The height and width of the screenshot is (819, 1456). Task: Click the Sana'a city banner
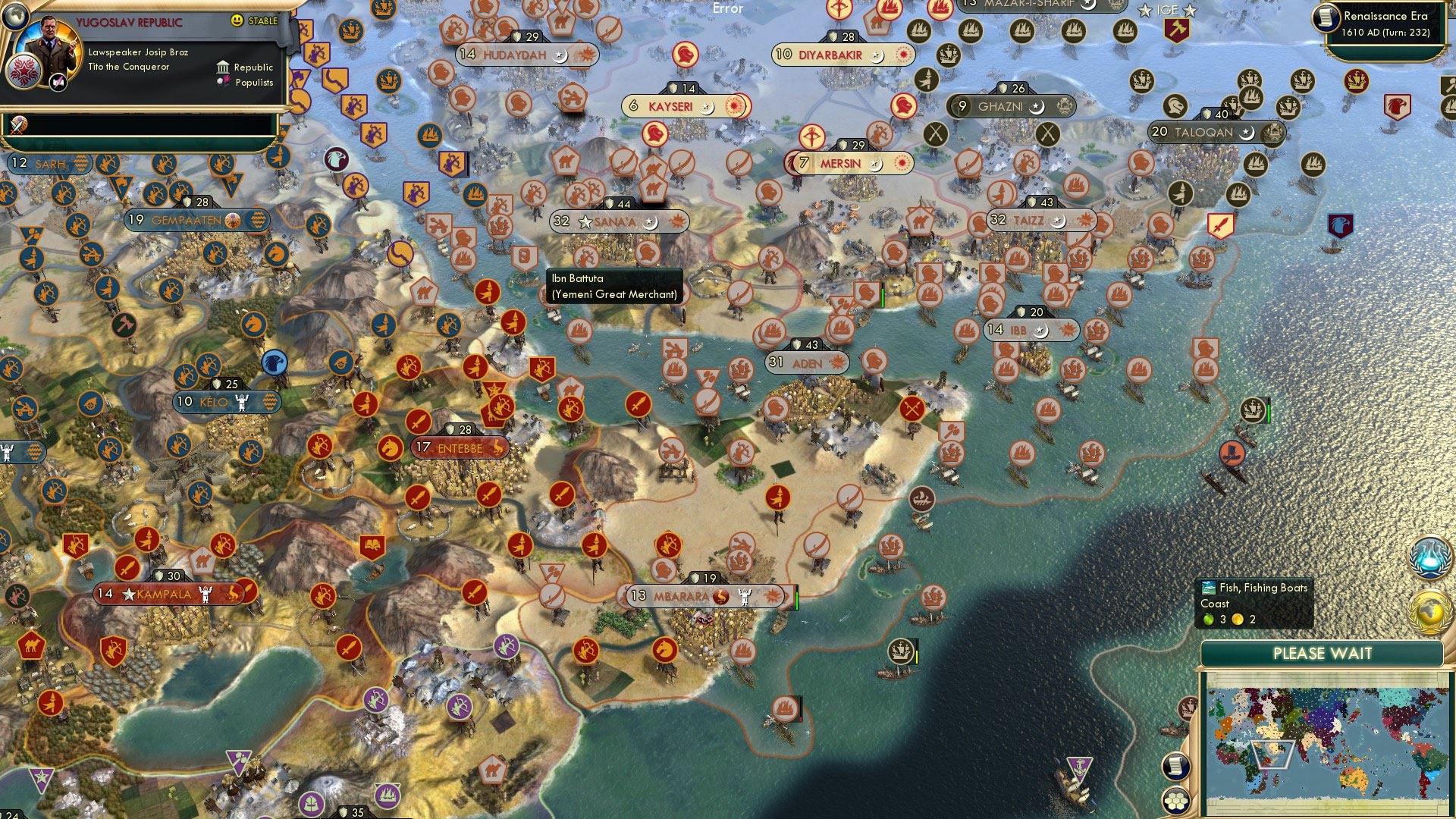(618, 221)
